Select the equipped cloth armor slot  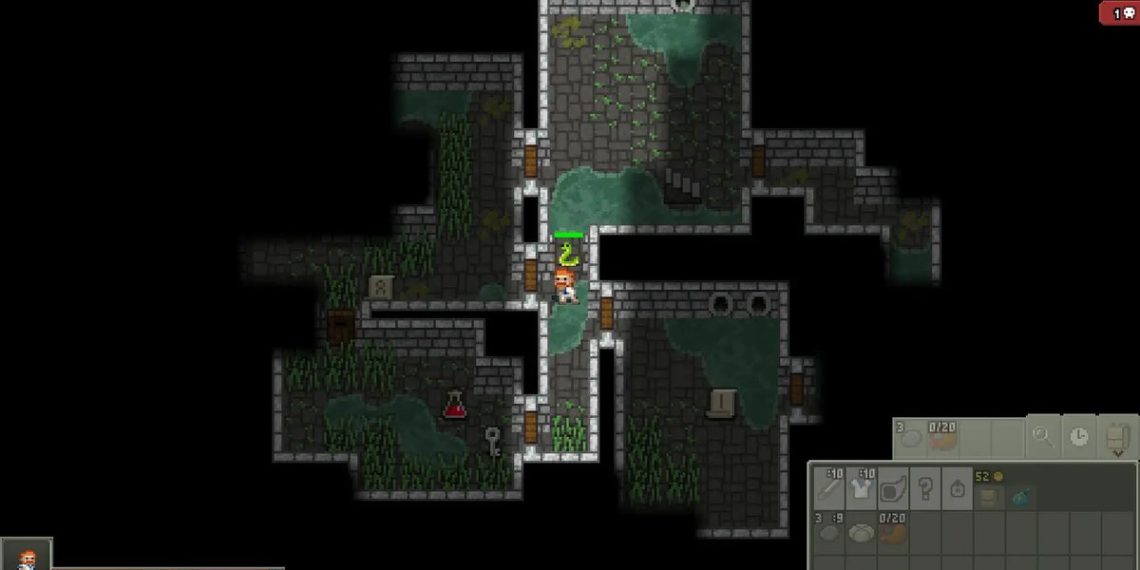click(861, 488)
